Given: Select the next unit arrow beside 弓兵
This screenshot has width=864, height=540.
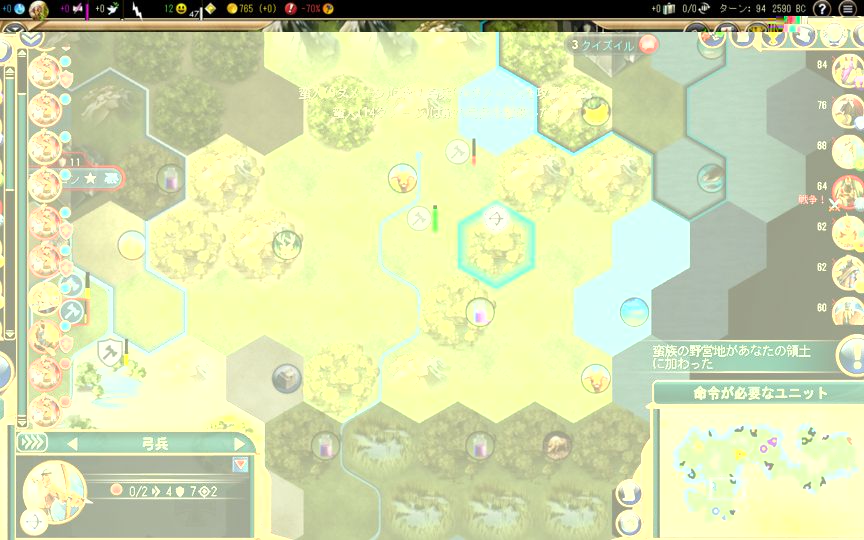Looking at the screenshot, I should coord(238,443).
